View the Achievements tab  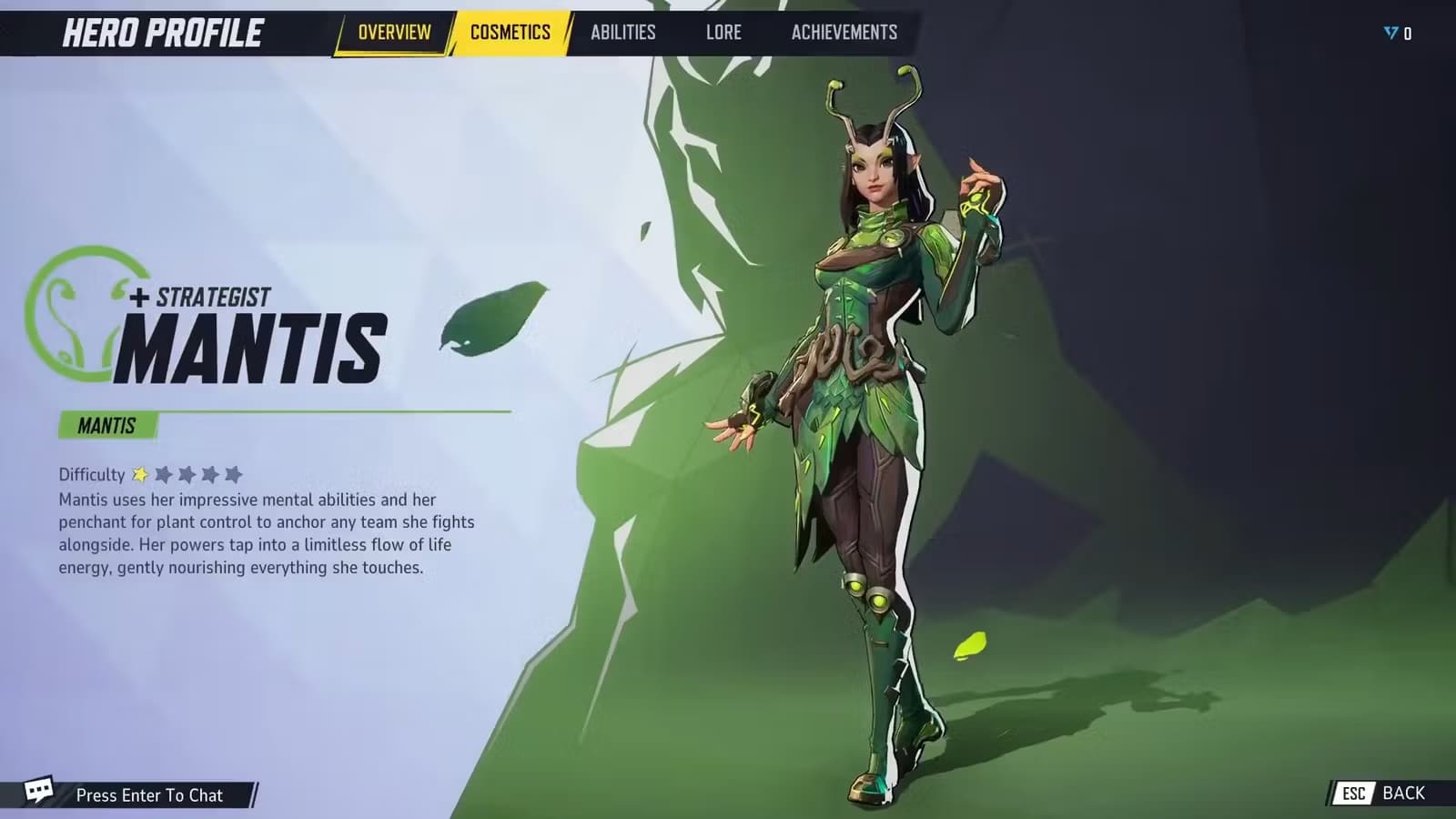click(844, 33)
